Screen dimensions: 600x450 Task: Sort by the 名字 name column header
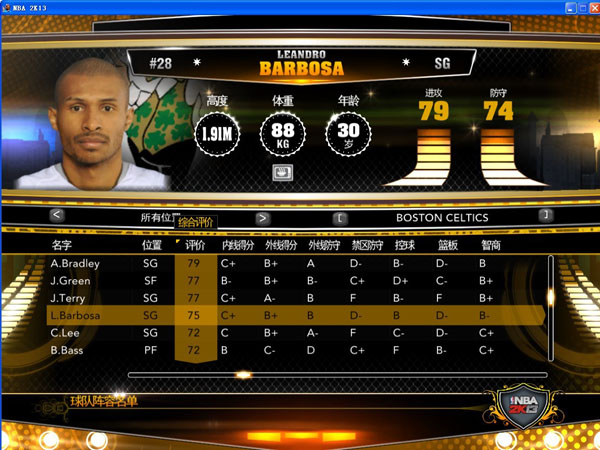(62, 244)
